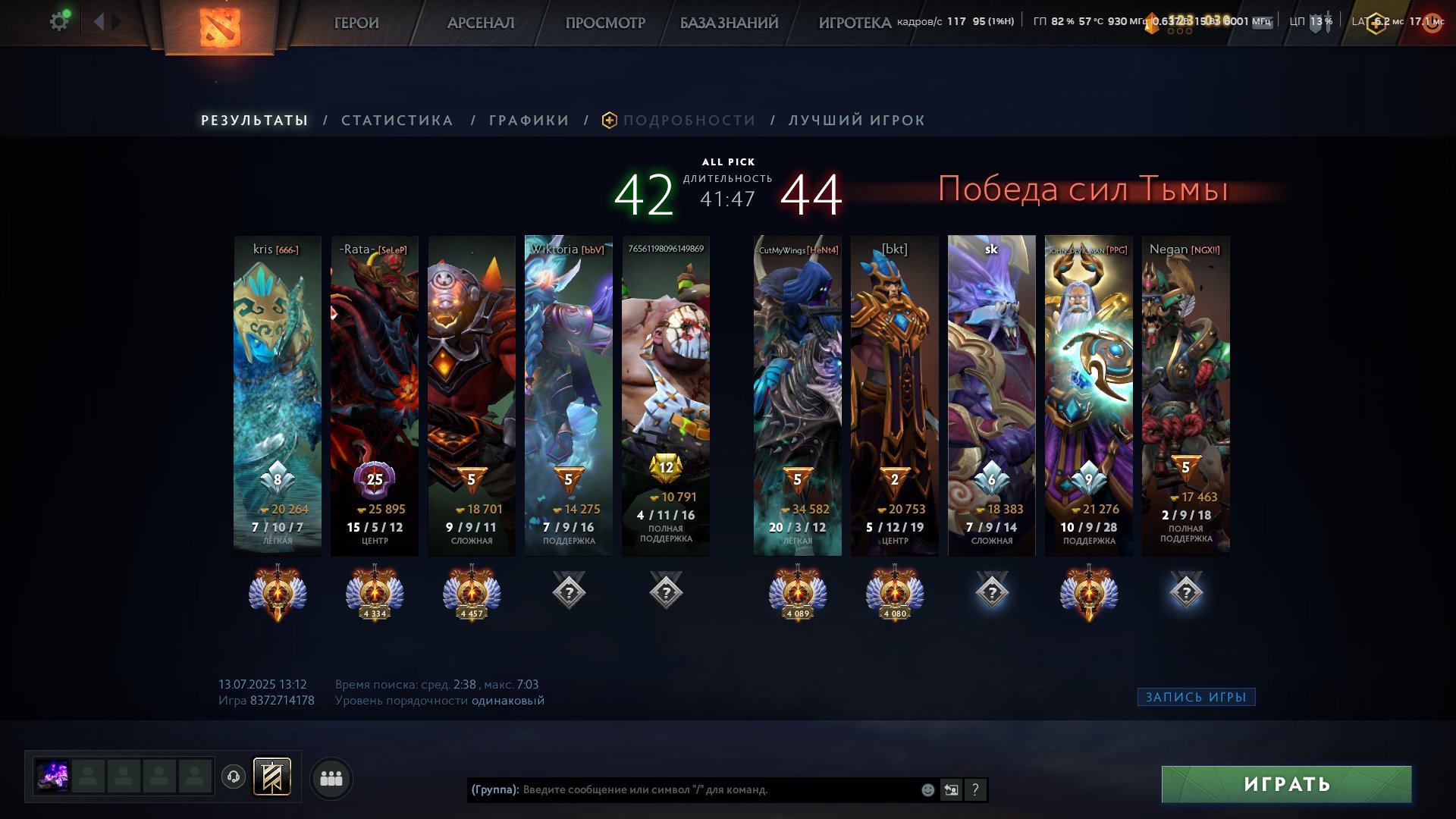Click the Dota Plus hexagon near the latency display
1456x819 pixels.
tap(1376, 23)
